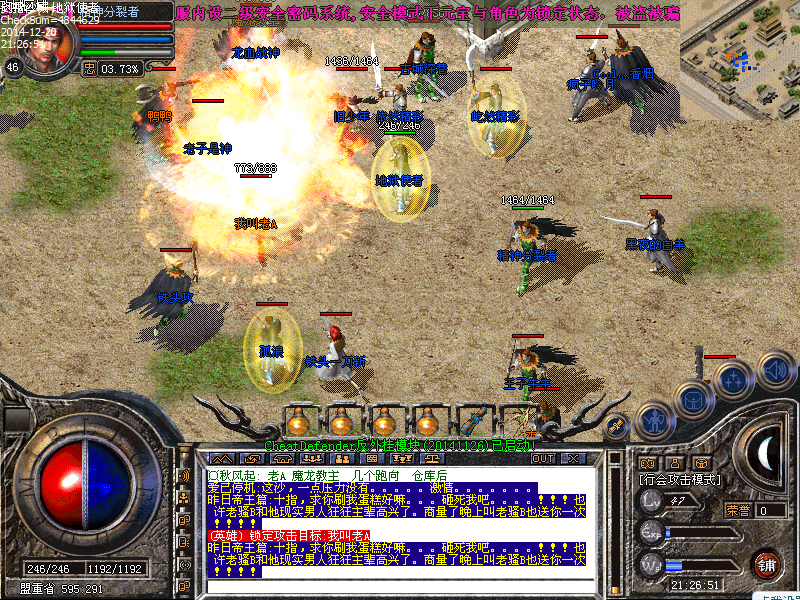Open the minimap in the top-right corner
Screen dimensions: 800x600
point(739,58)
